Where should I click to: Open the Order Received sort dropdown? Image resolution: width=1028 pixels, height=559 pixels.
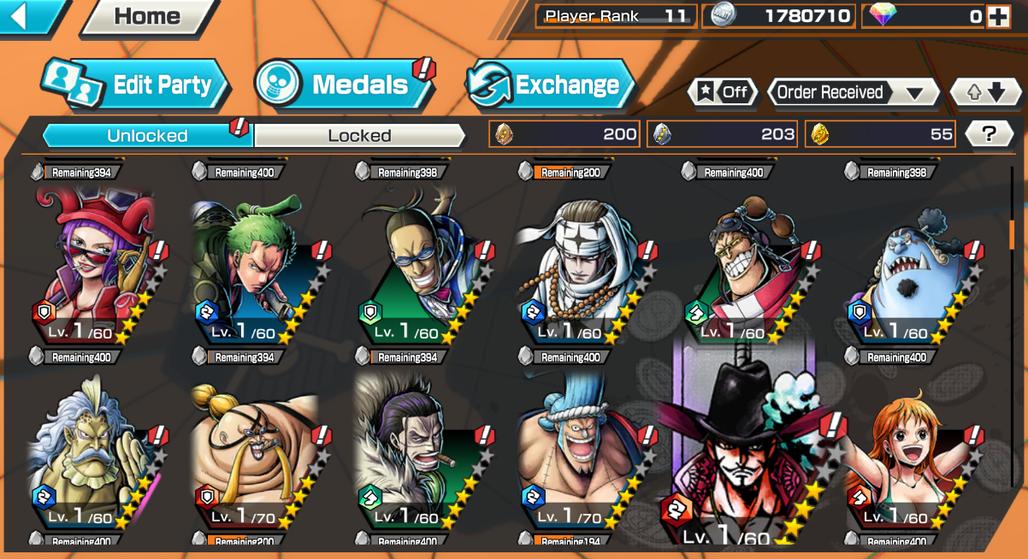coord(851,92)
